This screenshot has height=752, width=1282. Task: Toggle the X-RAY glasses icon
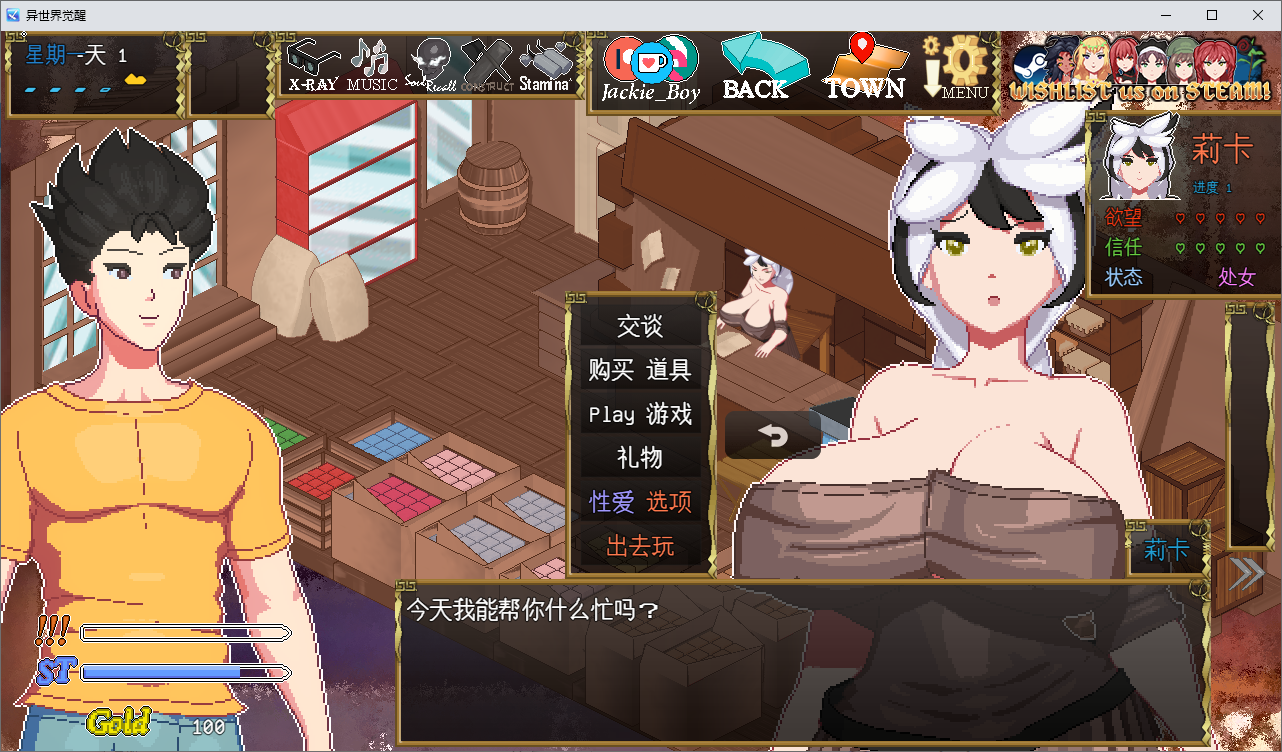tap(312, 66)
